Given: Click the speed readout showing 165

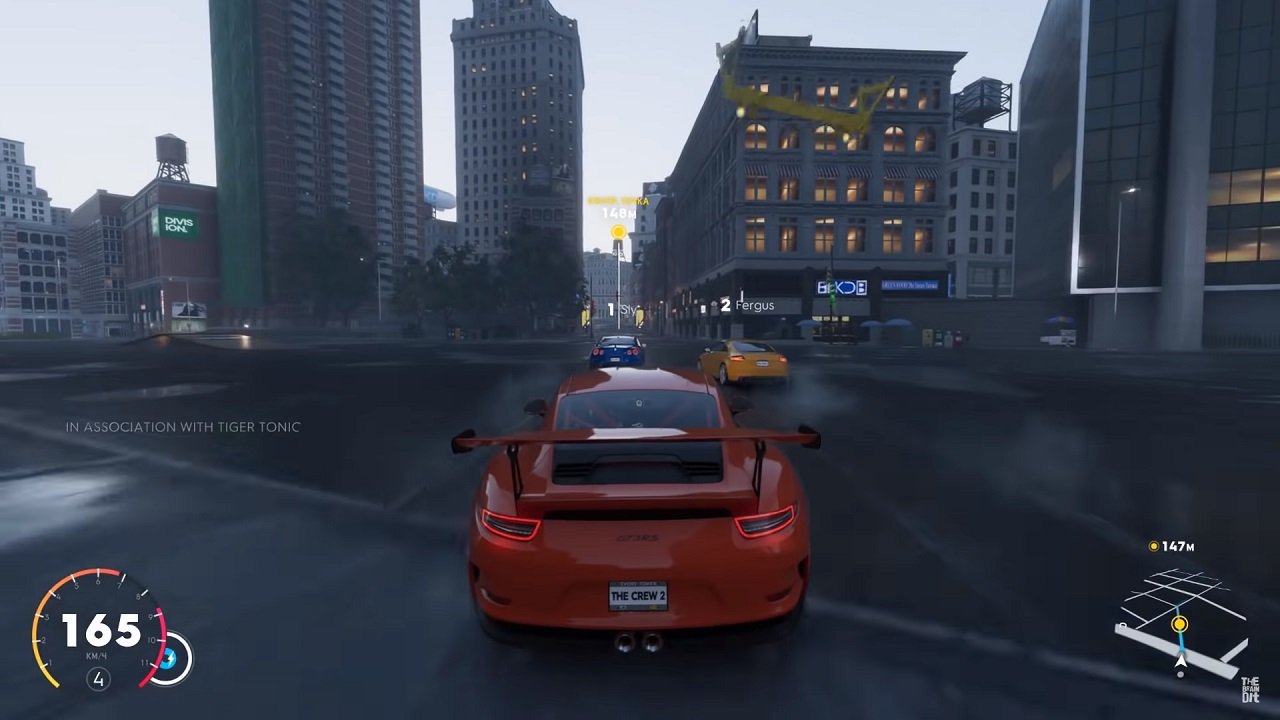Looking at the screenshot, I should coord(100,631).
